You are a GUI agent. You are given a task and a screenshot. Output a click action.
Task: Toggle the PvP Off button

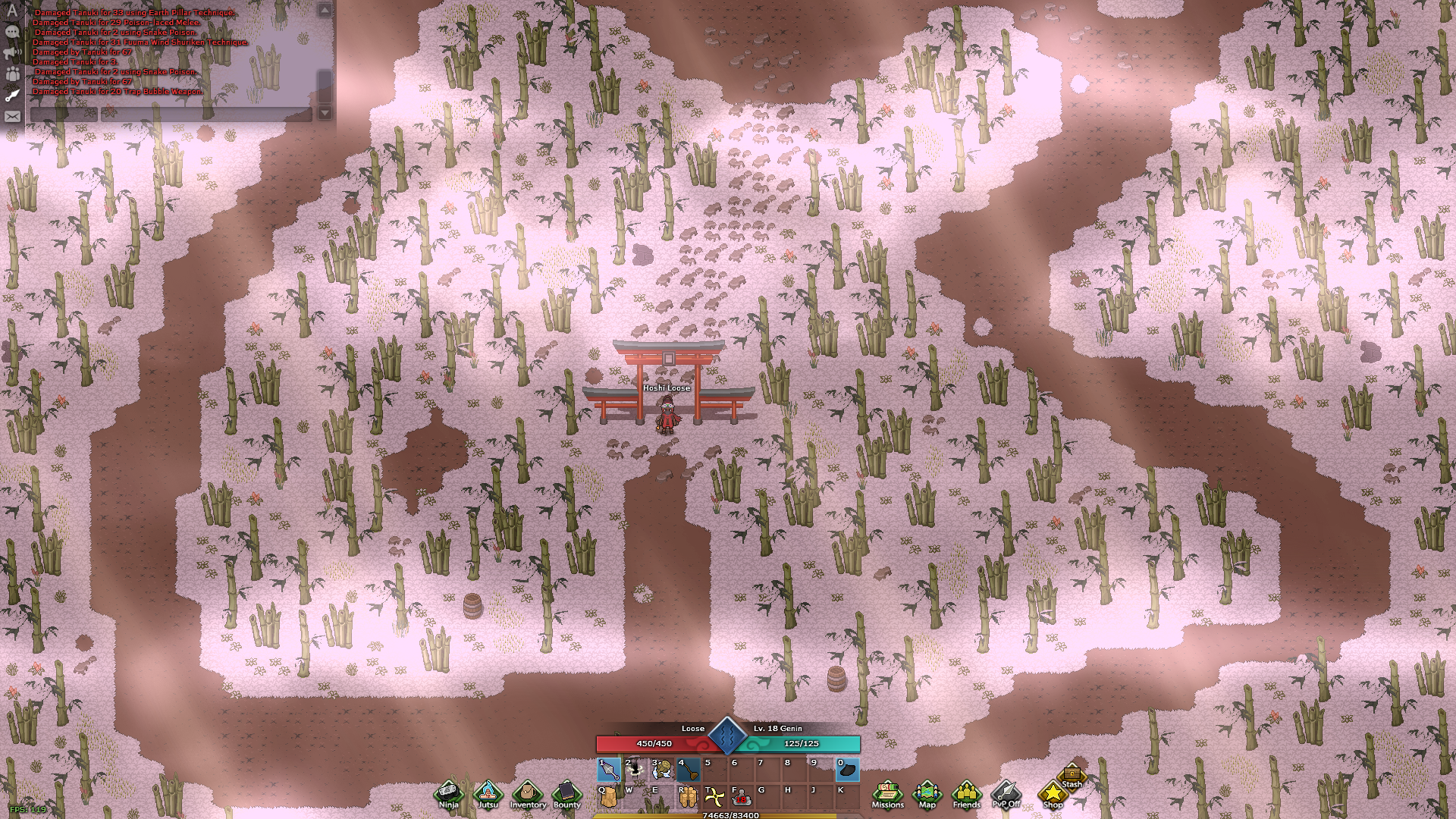coord(1006,794)
